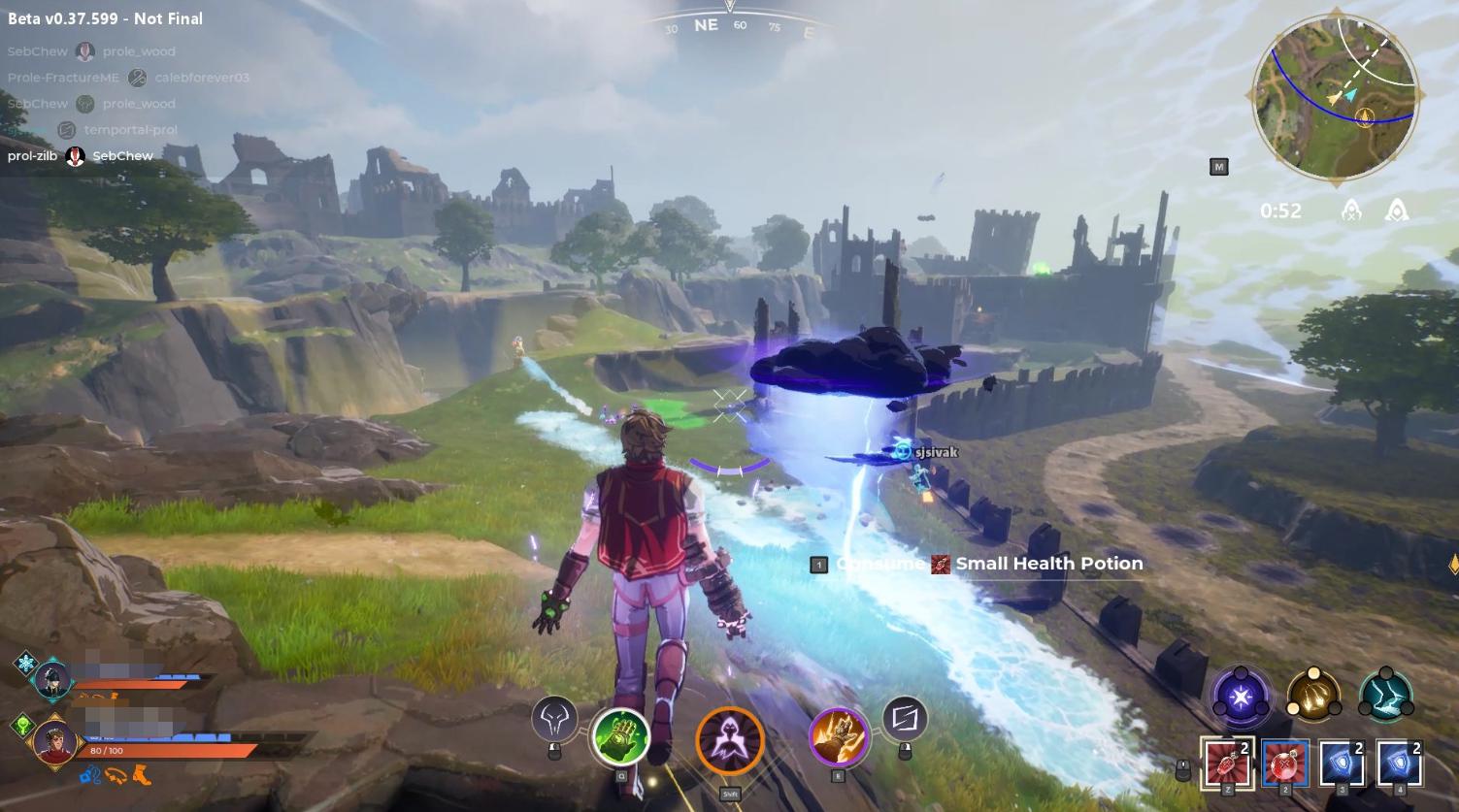Click the orange belt equipment icon
Screen dimensions: 1459x812
pyautogui.click(x=116, y=774)
